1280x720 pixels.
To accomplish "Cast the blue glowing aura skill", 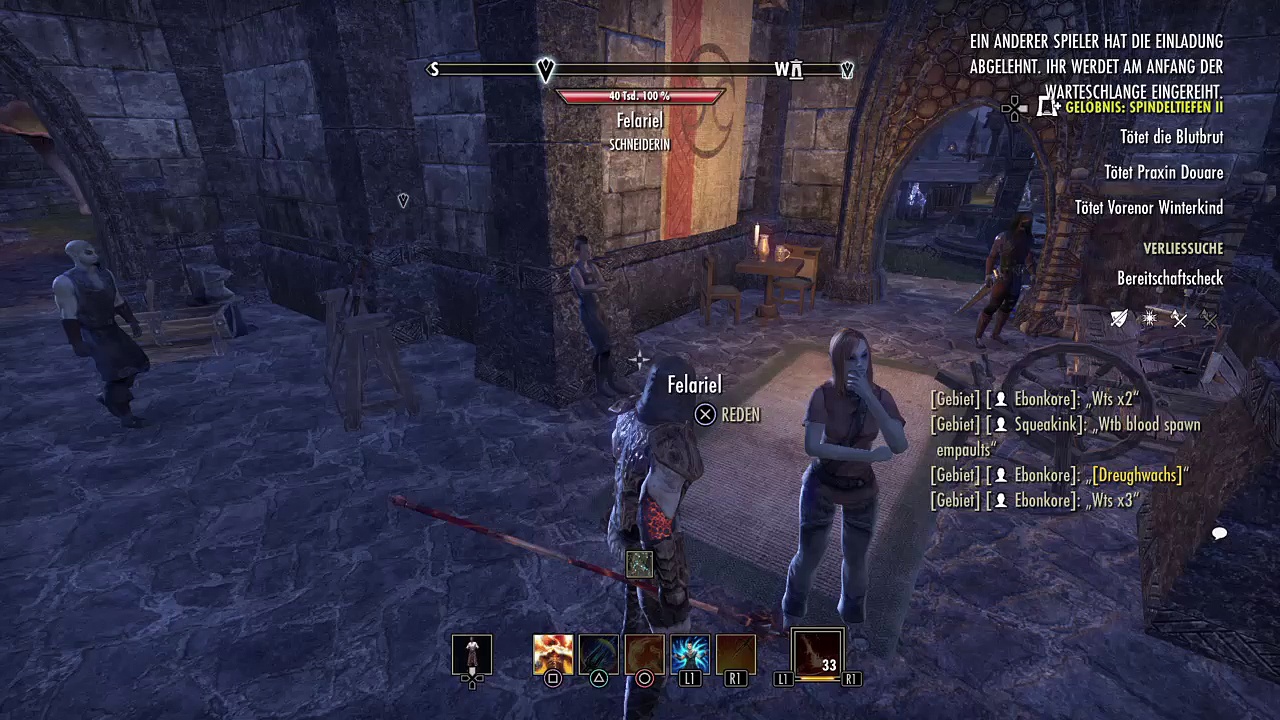I will (690, 655).
